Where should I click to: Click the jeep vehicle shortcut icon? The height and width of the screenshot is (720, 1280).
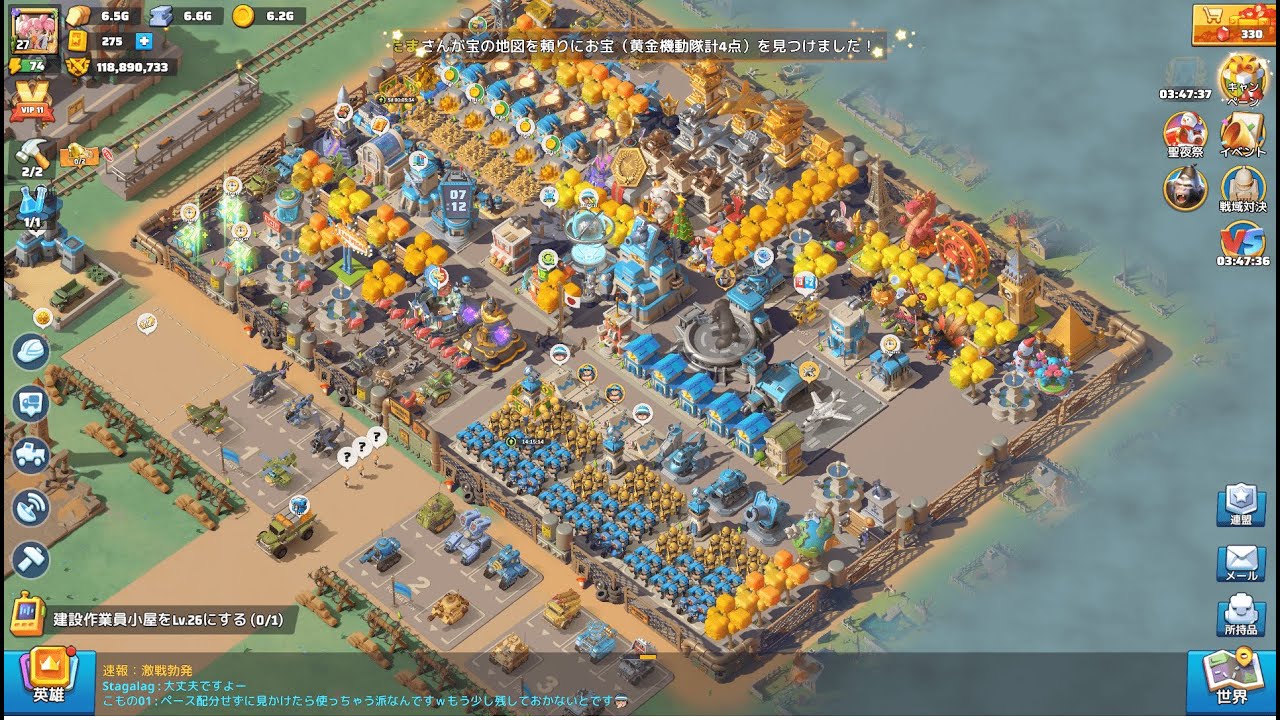coord(31,455)
